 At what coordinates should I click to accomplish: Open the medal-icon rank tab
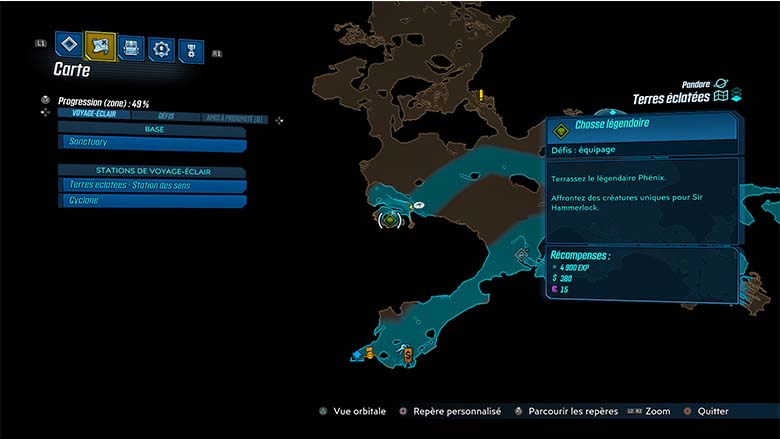pos(190,51)
